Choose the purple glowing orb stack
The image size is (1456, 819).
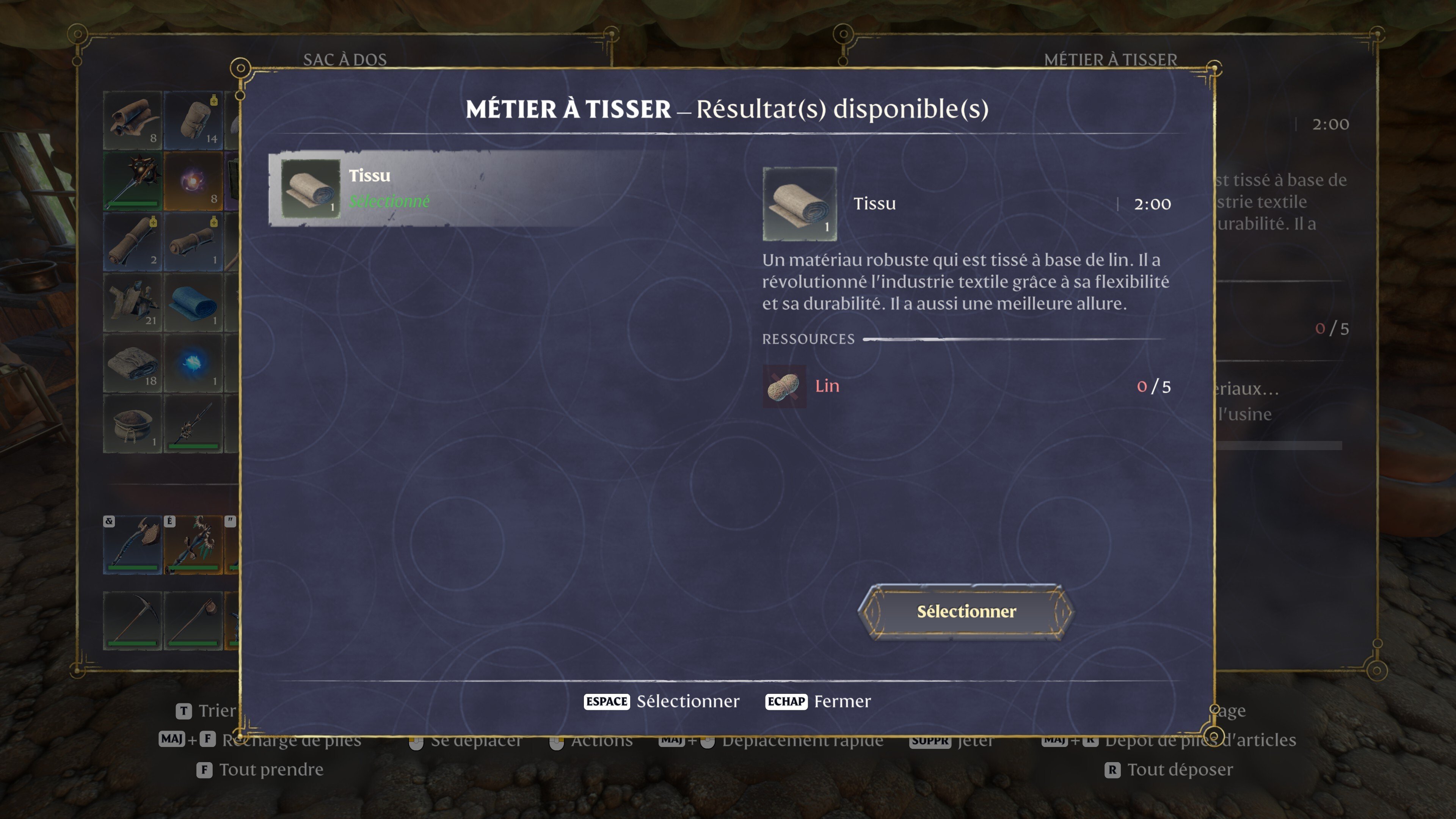point(193,182)
